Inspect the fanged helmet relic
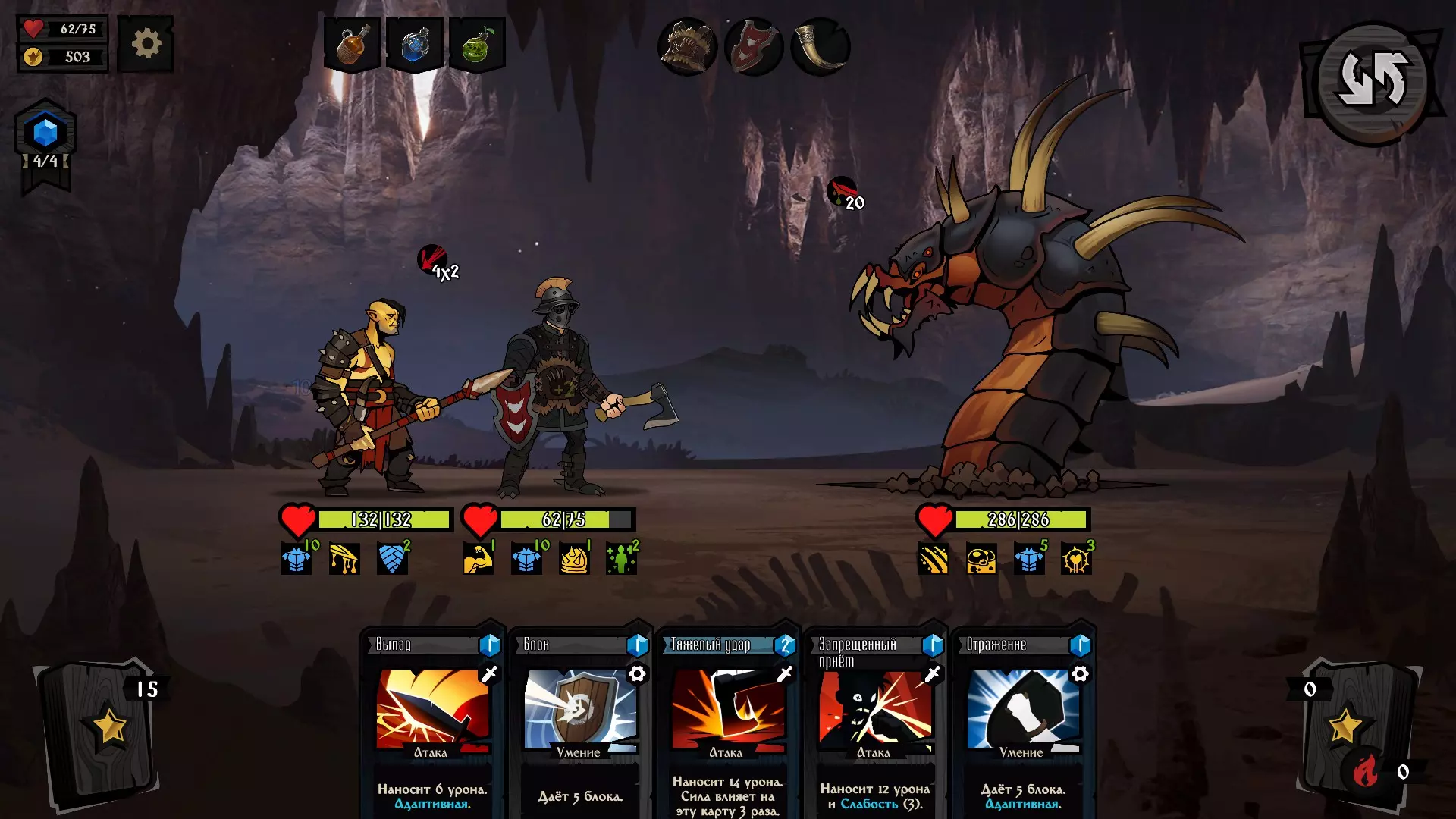 click(688, 46)
